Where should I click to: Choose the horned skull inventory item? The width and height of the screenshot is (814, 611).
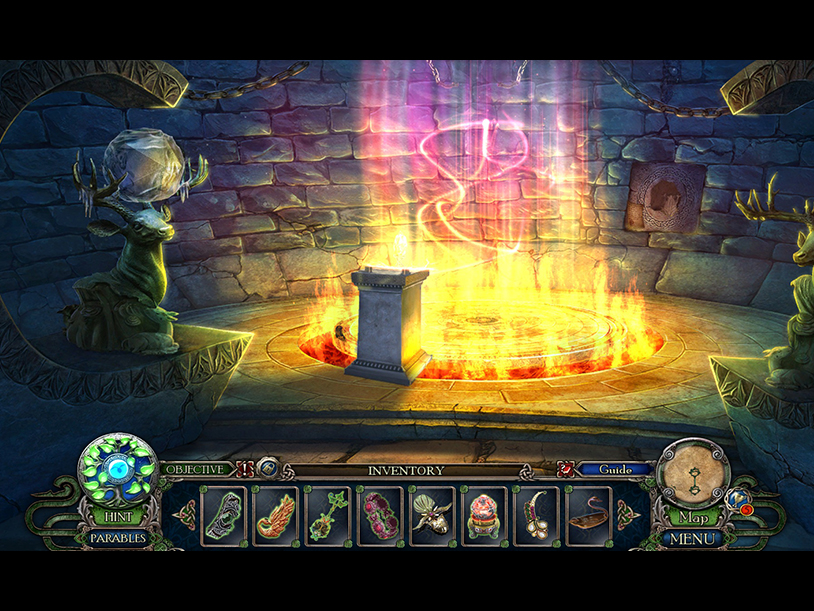[x=433, y=515]
